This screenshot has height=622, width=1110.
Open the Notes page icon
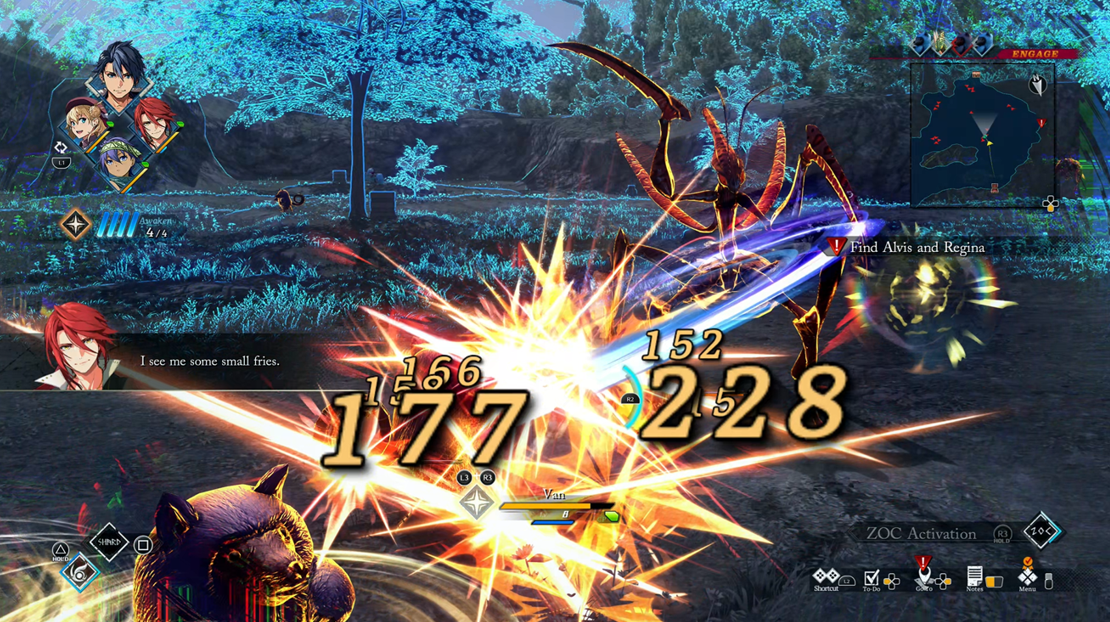click(974, 576)
